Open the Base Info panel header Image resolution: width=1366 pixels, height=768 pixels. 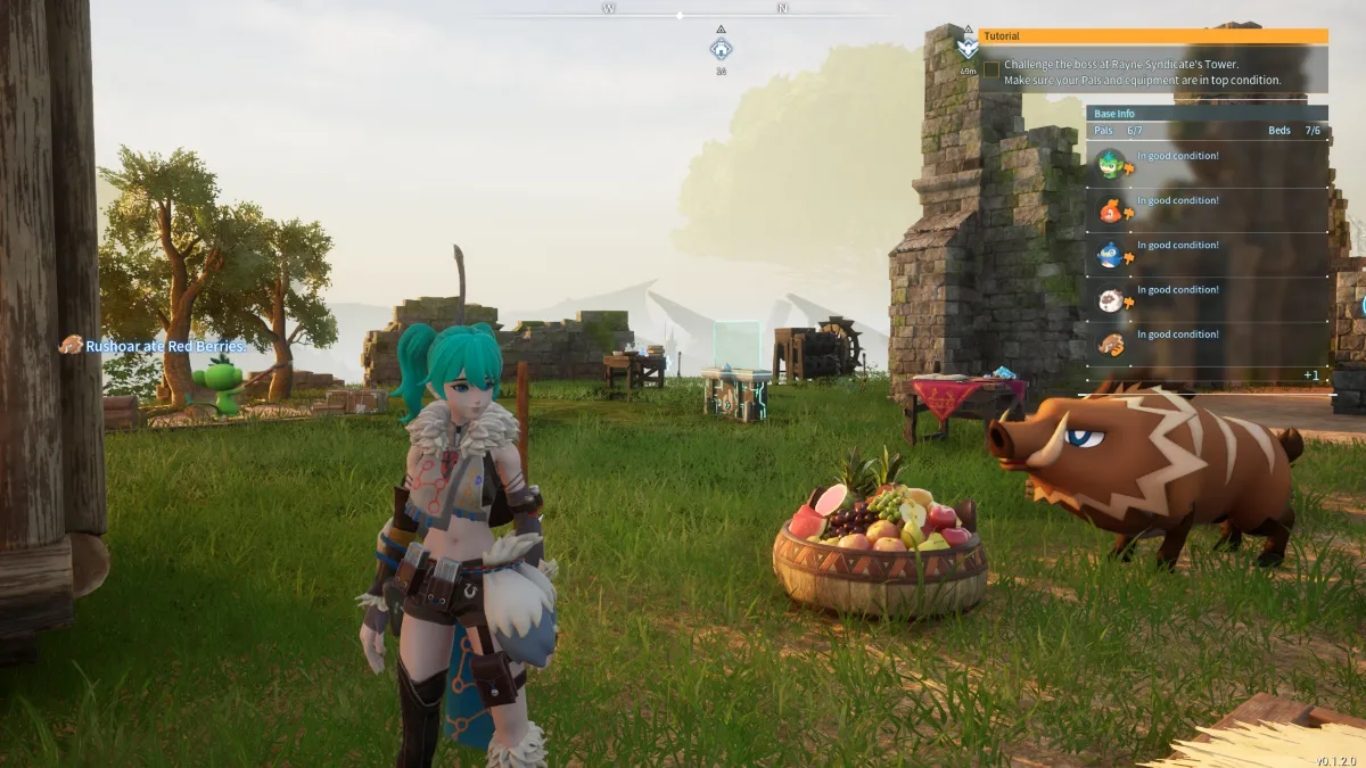coord(1207,114)
